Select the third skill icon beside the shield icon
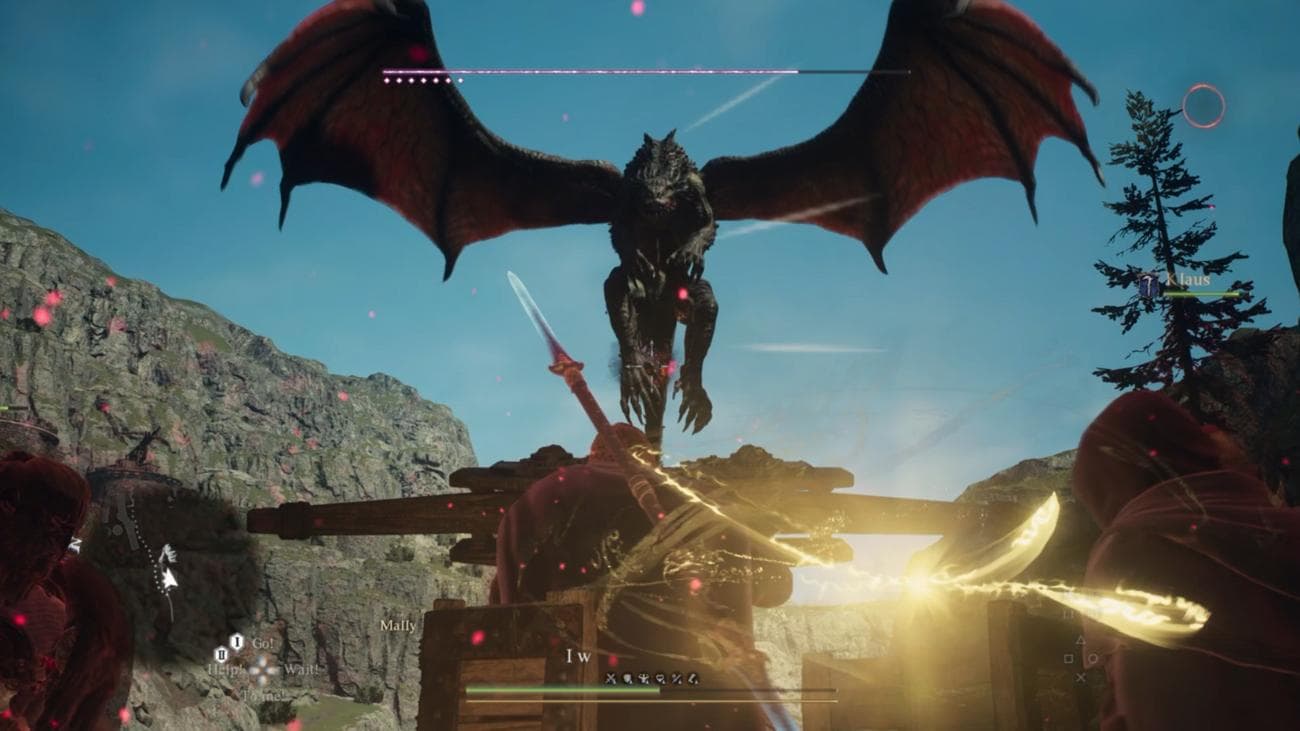This screenshot has height=731, width=1300. tap(645, 677)
